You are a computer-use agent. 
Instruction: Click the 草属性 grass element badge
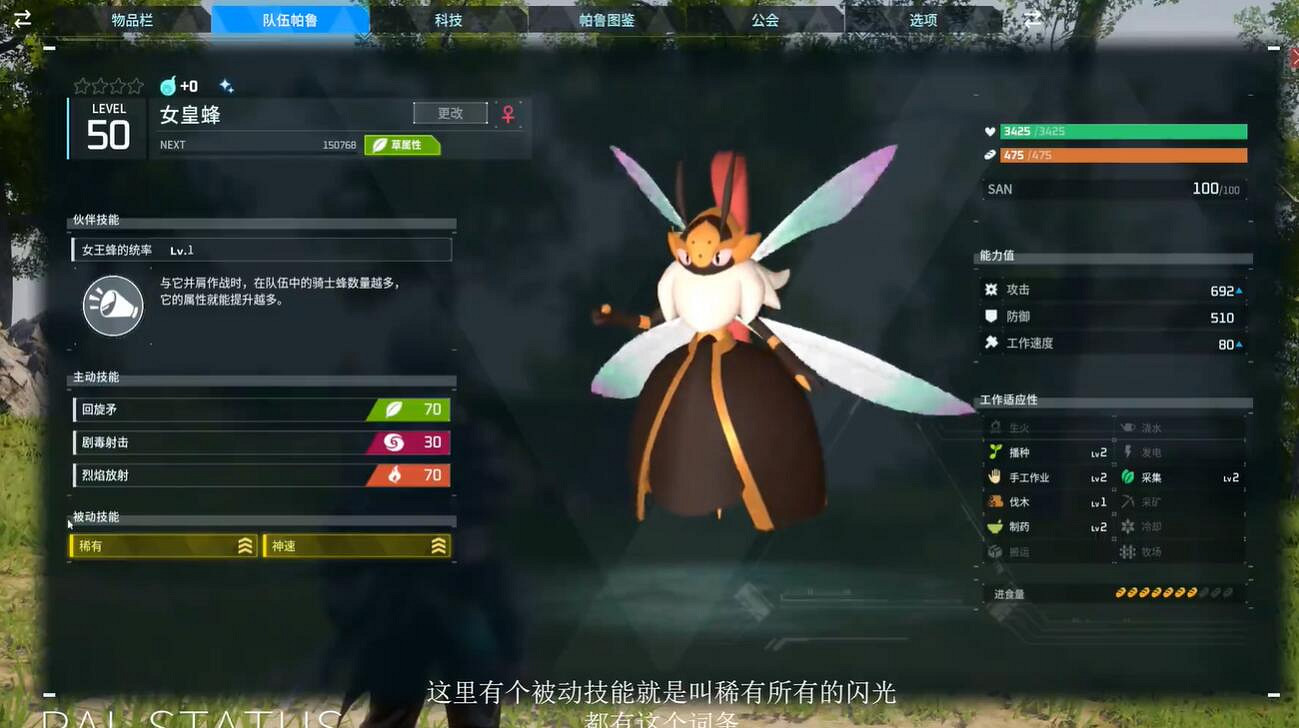401,145
